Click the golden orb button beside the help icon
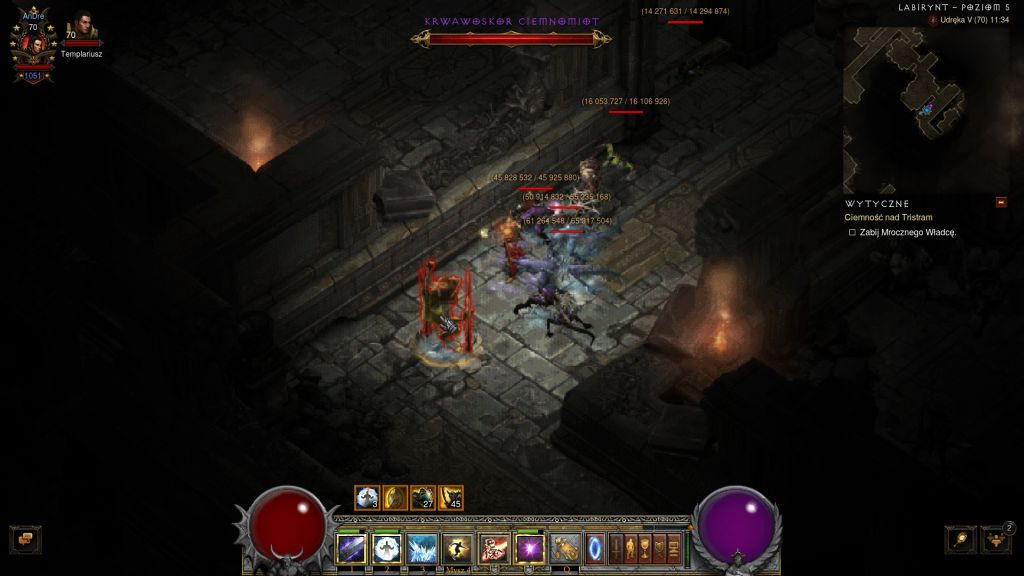1024x576 pixels. point(960,539)
